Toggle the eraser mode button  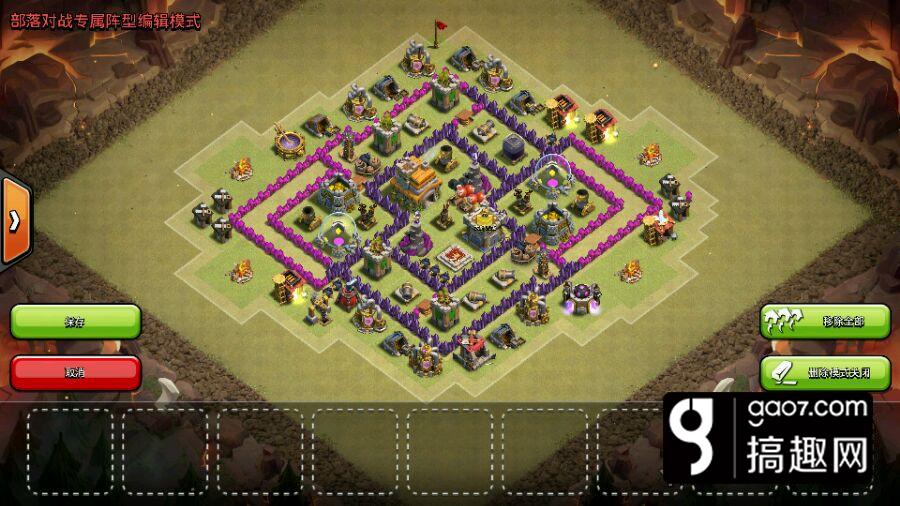pyautogui.click(x=824, y=372)
